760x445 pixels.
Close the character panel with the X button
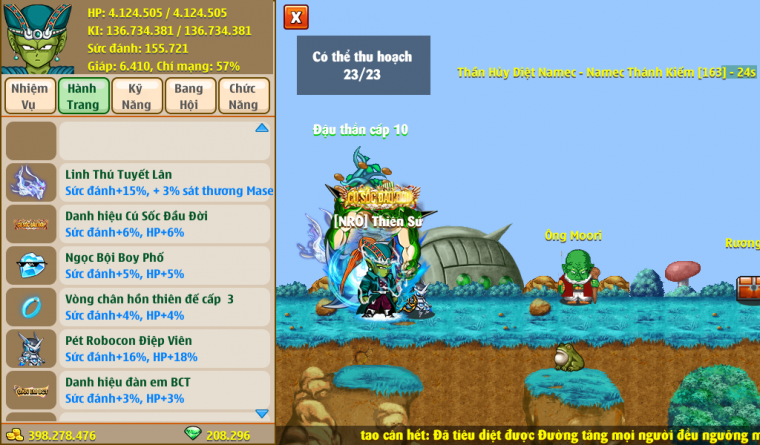point(296,16)
